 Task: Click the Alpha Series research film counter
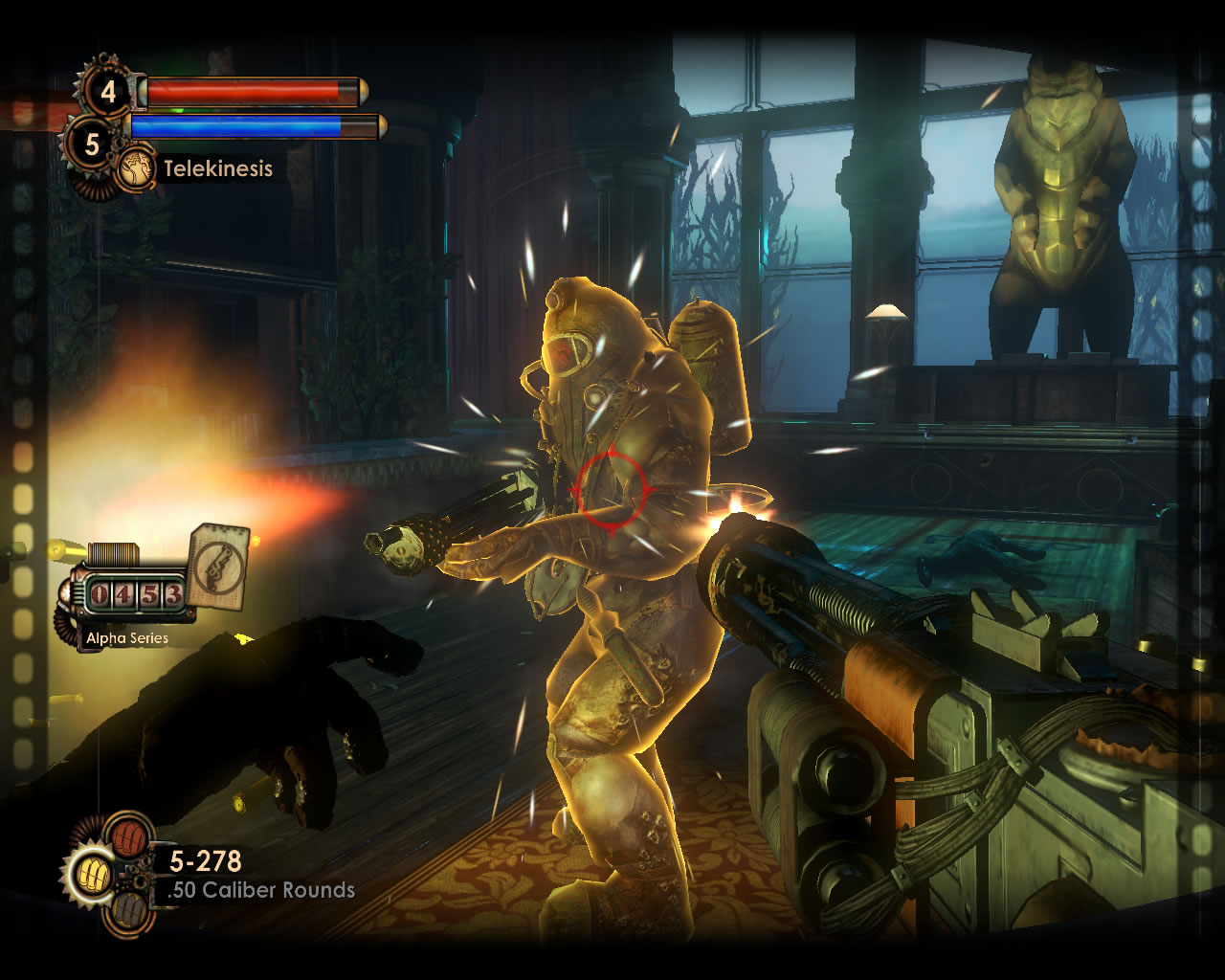(135, 595)
